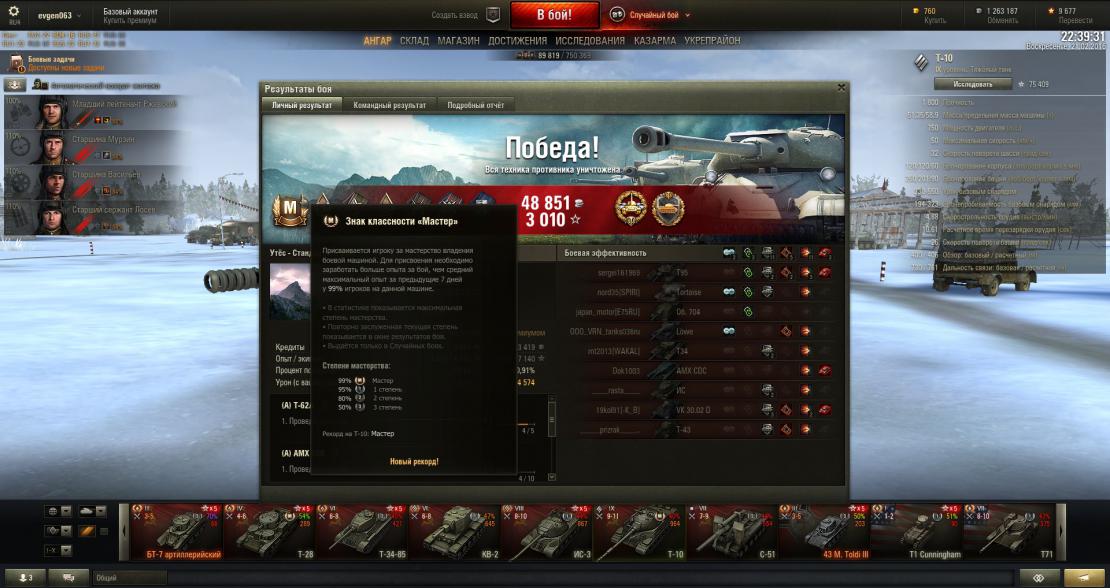Go to the МАГАЗИН store
The height and width of the screenshot is (588, 1110).
tap(459, 41)
